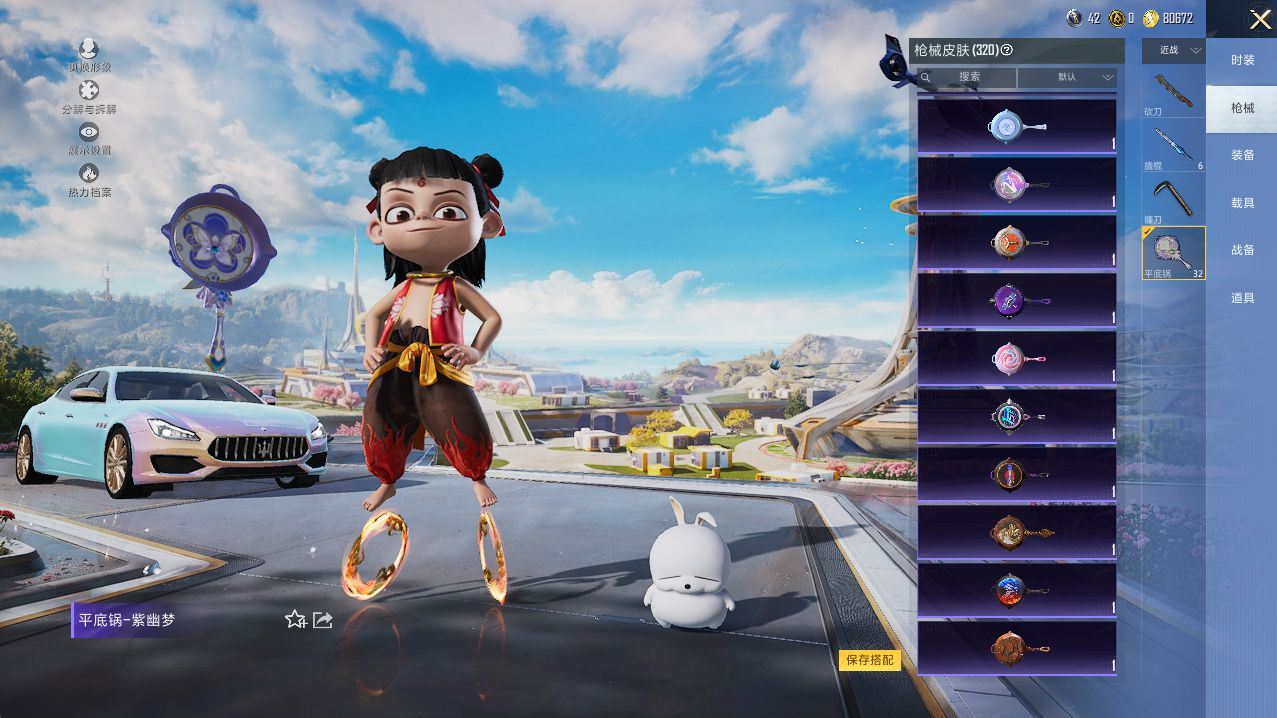Image resolution: width=1277 pixels, height=718 pixels.
Task: Switch to the 装备 equipment tab
Action: (1242, 155)
